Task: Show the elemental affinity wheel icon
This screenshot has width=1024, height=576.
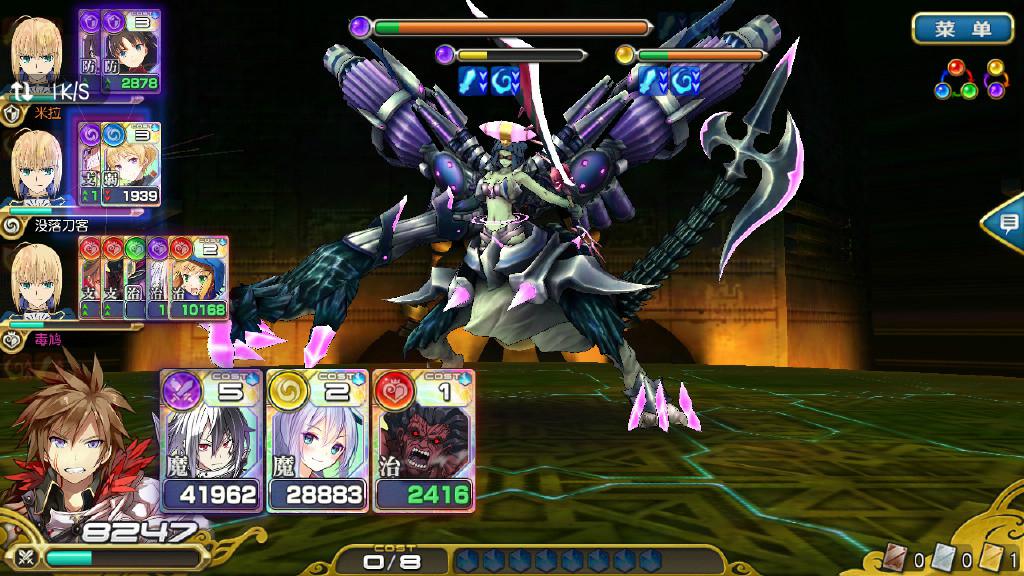Action: click(969, 80)
